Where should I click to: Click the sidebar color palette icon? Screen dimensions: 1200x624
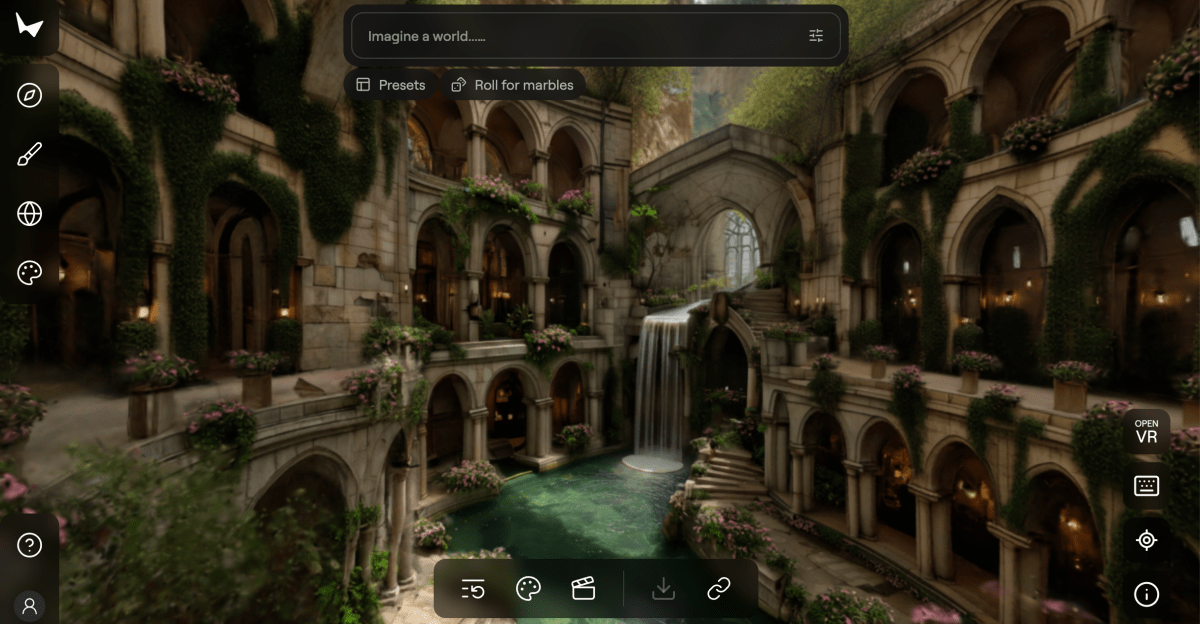click(30, 272)
